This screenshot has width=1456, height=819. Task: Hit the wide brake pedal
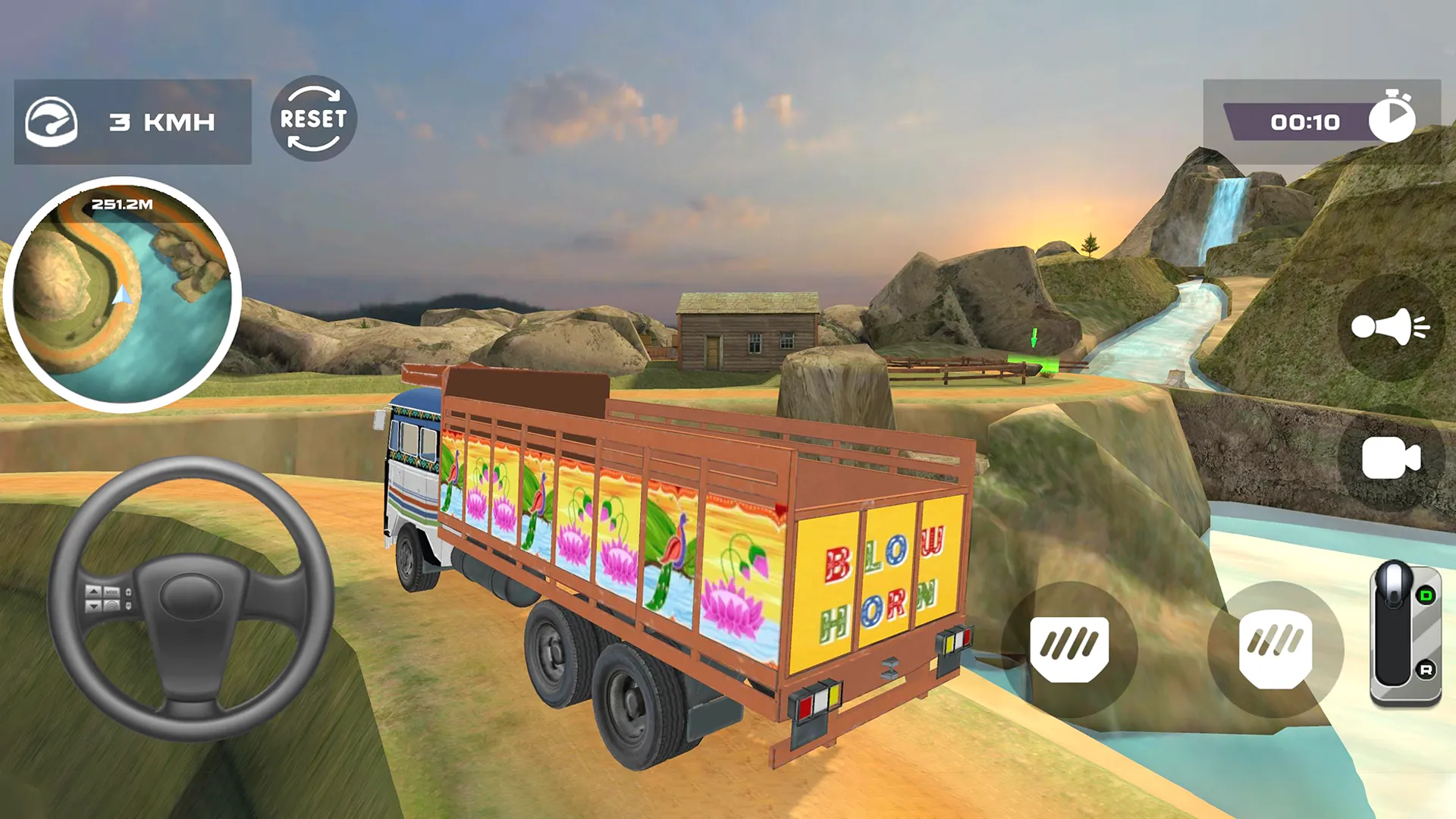coord(1068,648)
